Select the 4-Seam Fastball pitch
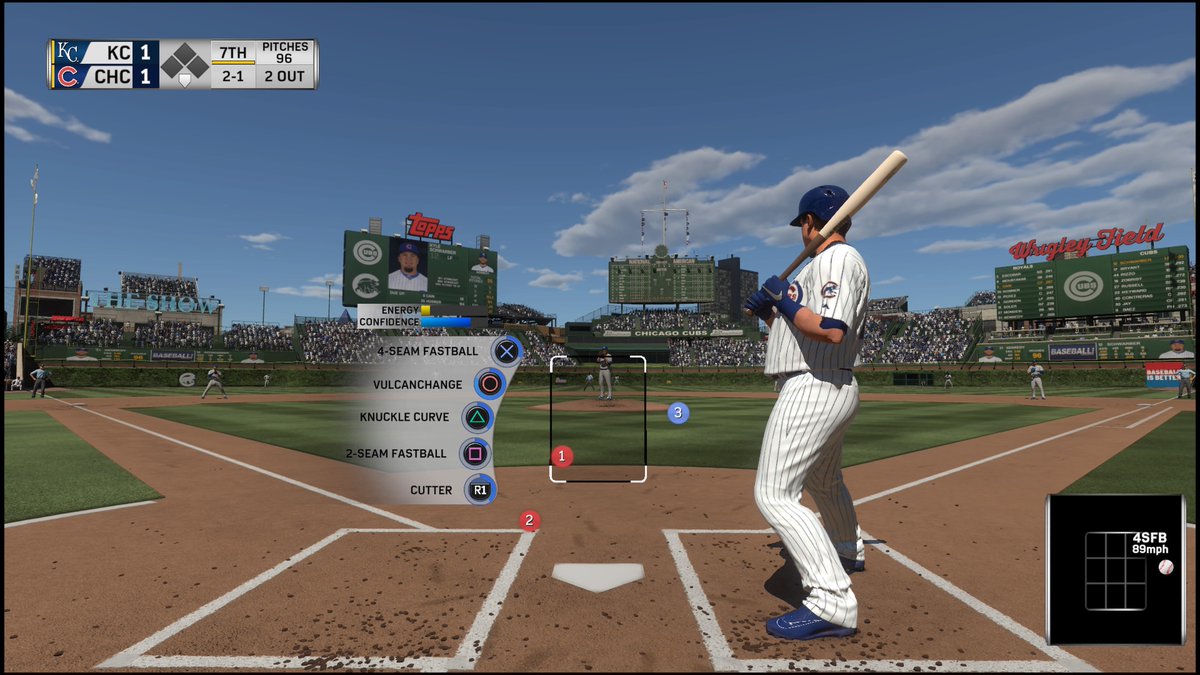Screen dimensions: 1200x675 (x=507, y=351)
